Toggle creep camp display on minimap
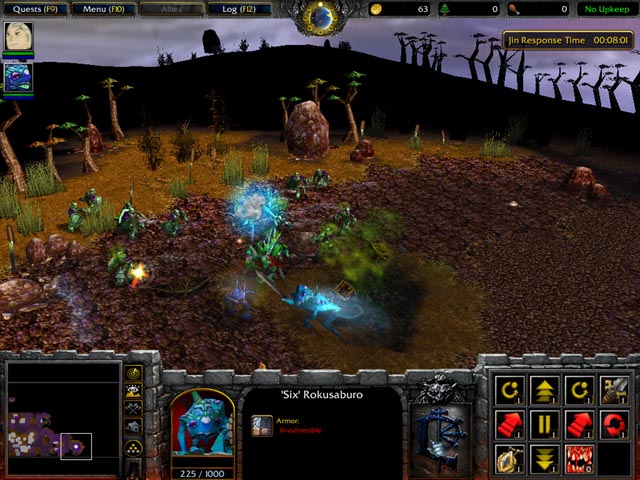640x480 pixels. (134, 426)
